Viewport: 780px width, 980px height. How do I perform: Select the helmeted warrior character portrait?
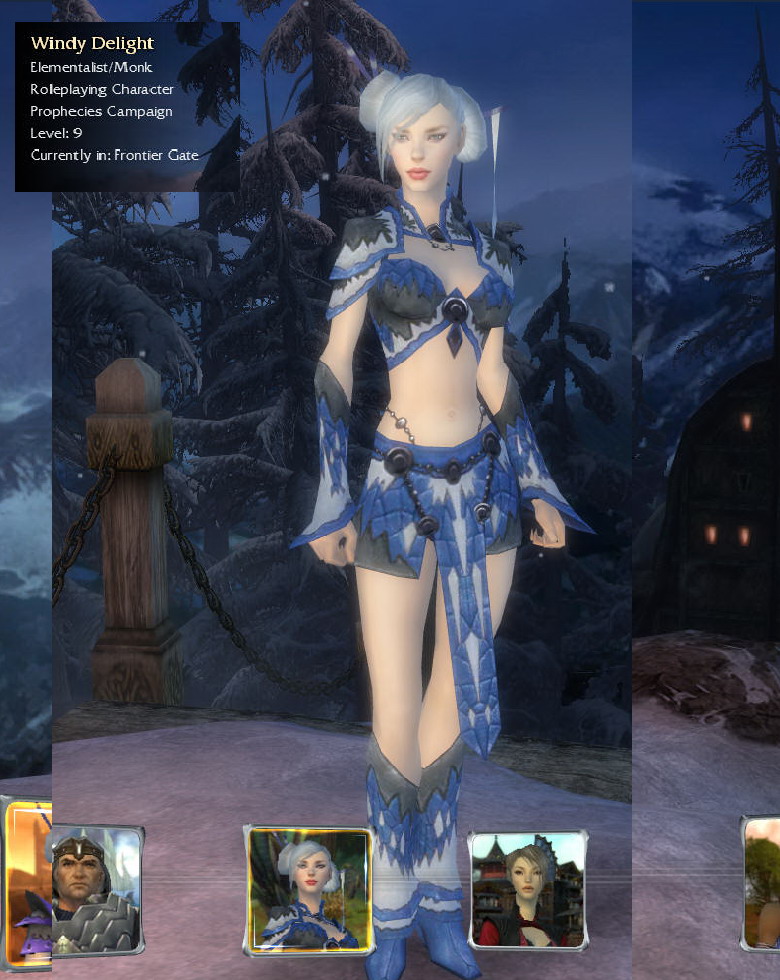click(x=95, y=888)
